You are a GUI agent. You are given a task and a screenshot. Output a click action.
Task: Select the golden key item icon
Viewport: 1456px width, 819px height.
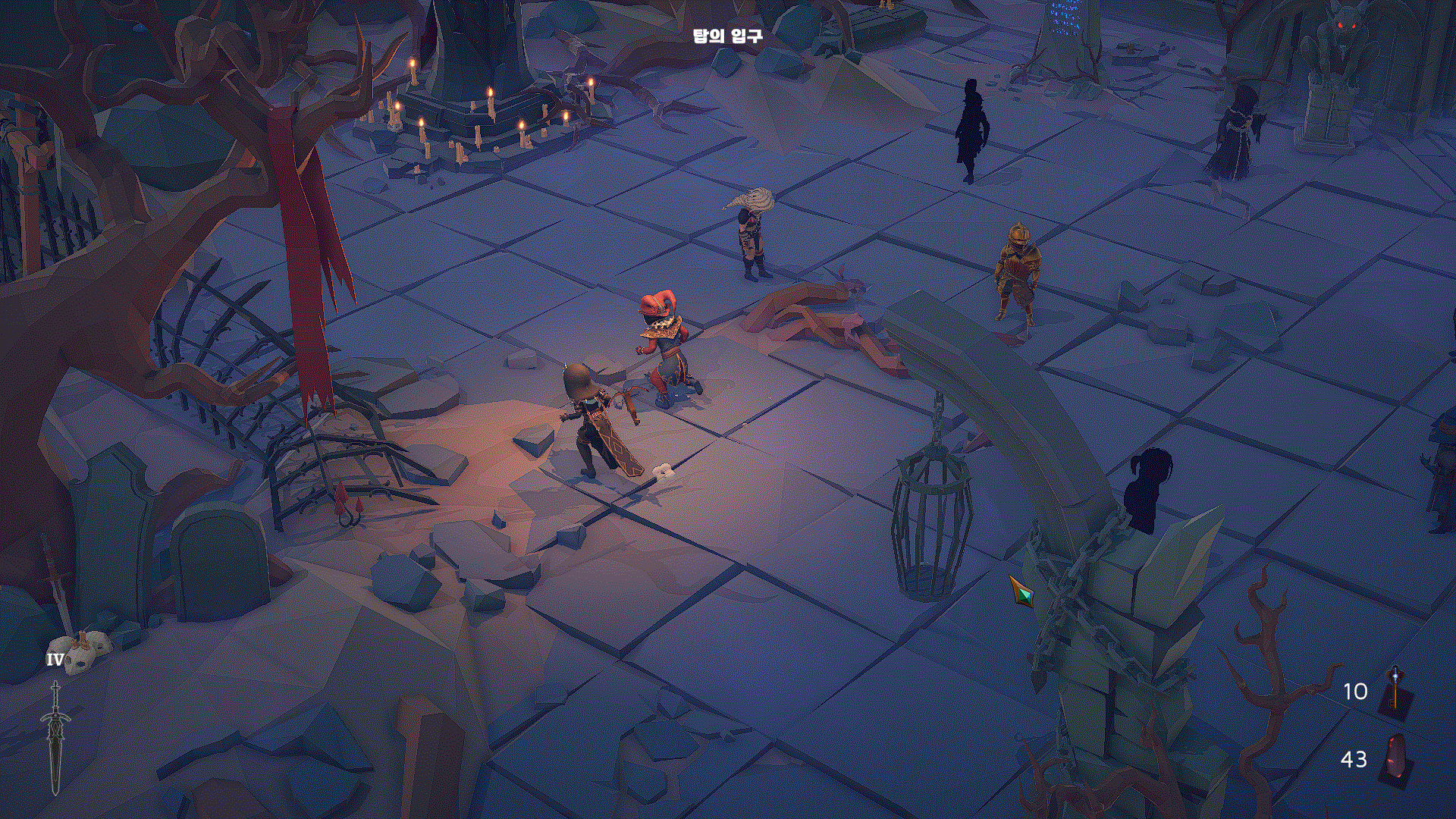[1395, 692]
